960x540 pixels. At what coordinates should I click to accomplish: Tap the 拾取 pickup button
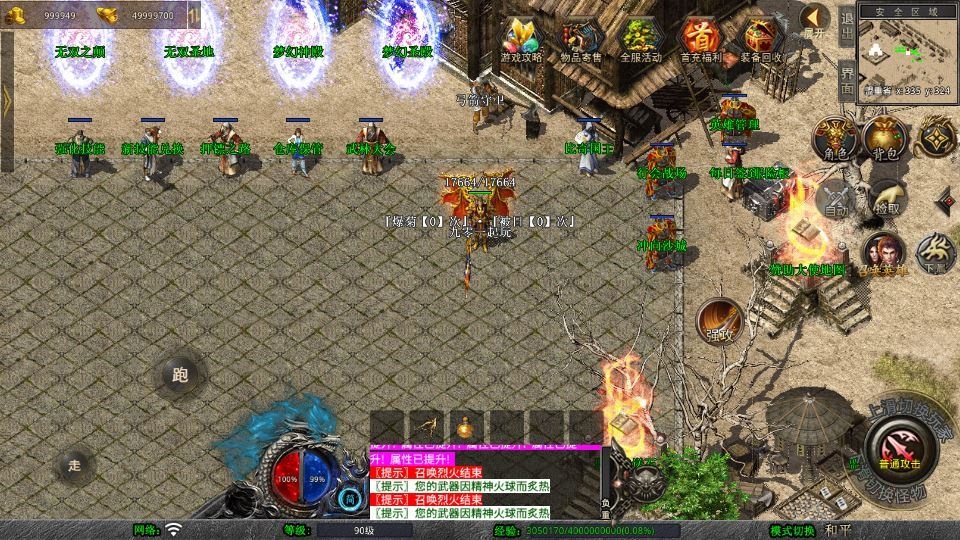(x=885, y=198)
